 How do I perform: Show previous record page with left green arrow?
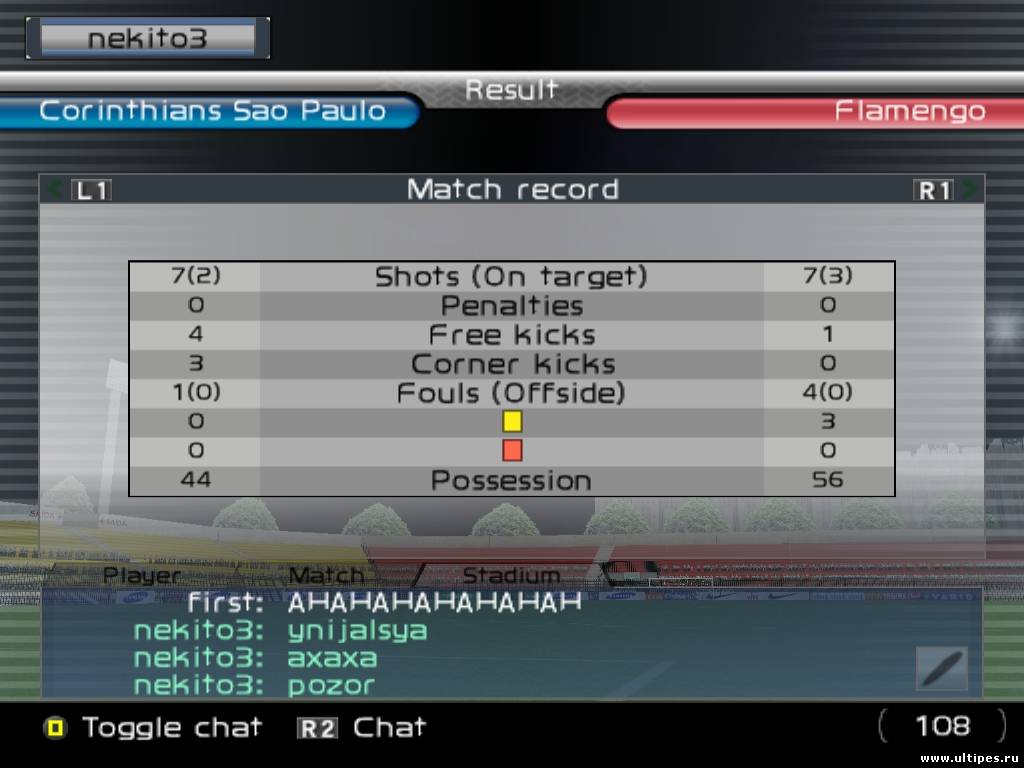tap(55, 189)
